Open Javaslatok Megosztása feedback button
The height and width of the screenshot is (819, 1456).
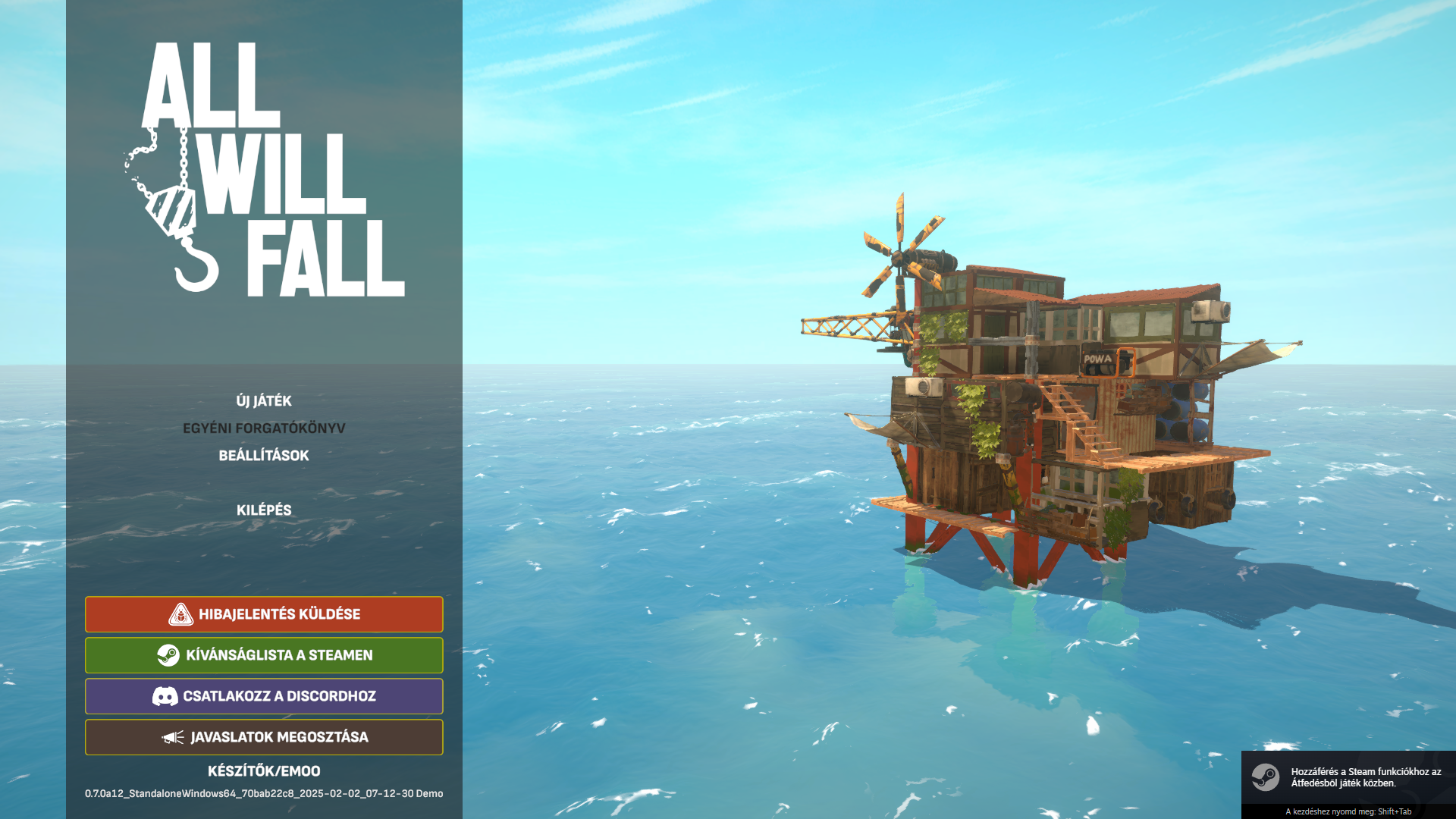pos(264,737)
